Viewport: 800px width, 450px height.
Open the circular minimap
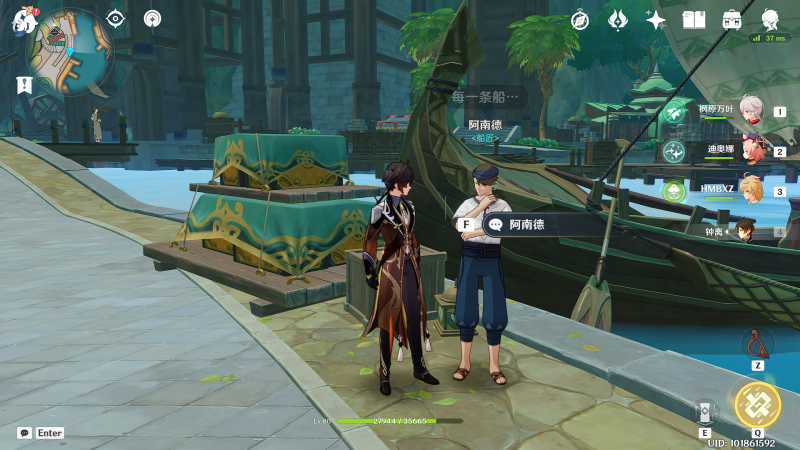(69, 48)
